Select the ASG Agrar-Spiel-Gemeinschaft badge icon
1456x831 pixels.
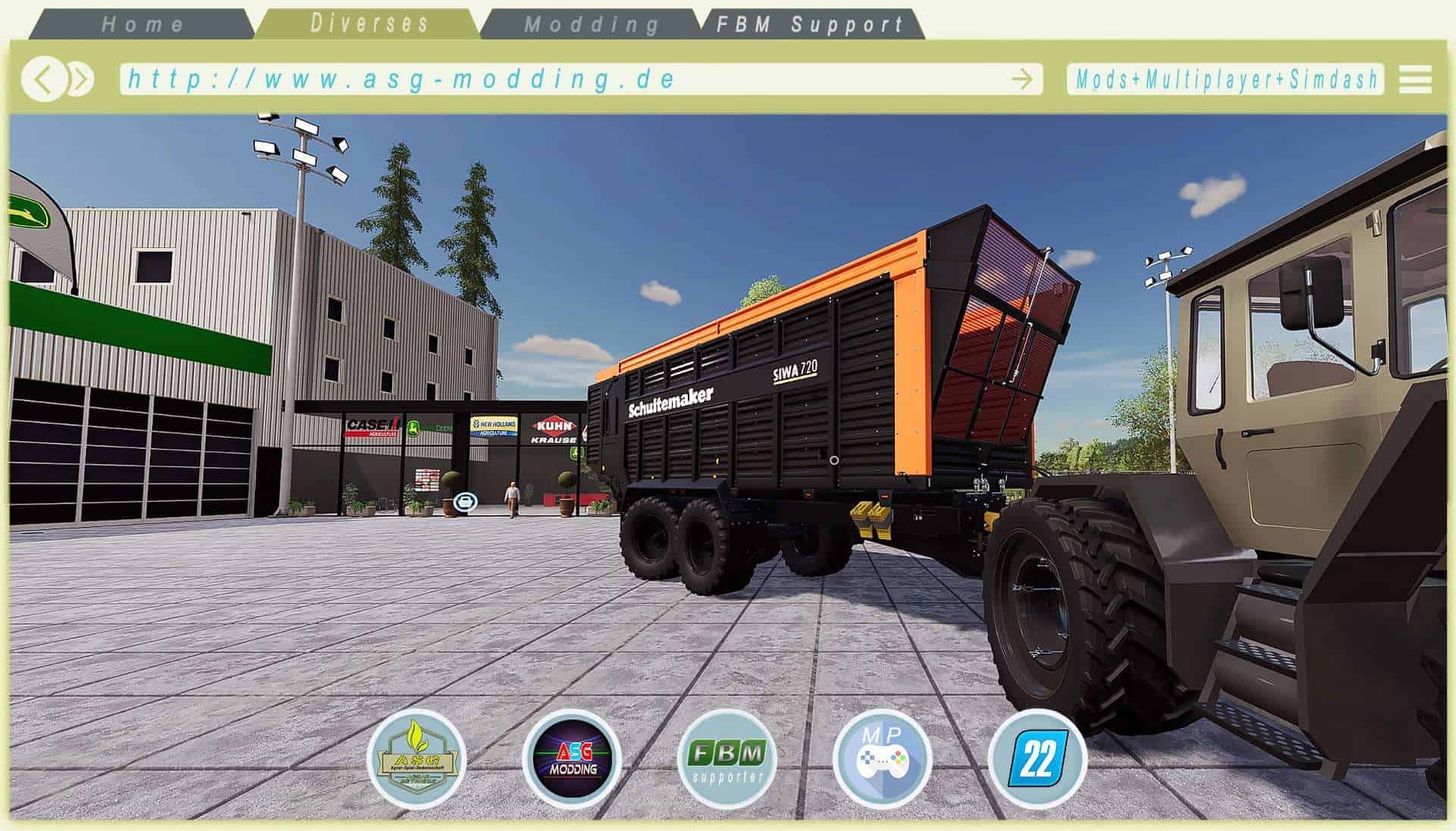[416, 758]
